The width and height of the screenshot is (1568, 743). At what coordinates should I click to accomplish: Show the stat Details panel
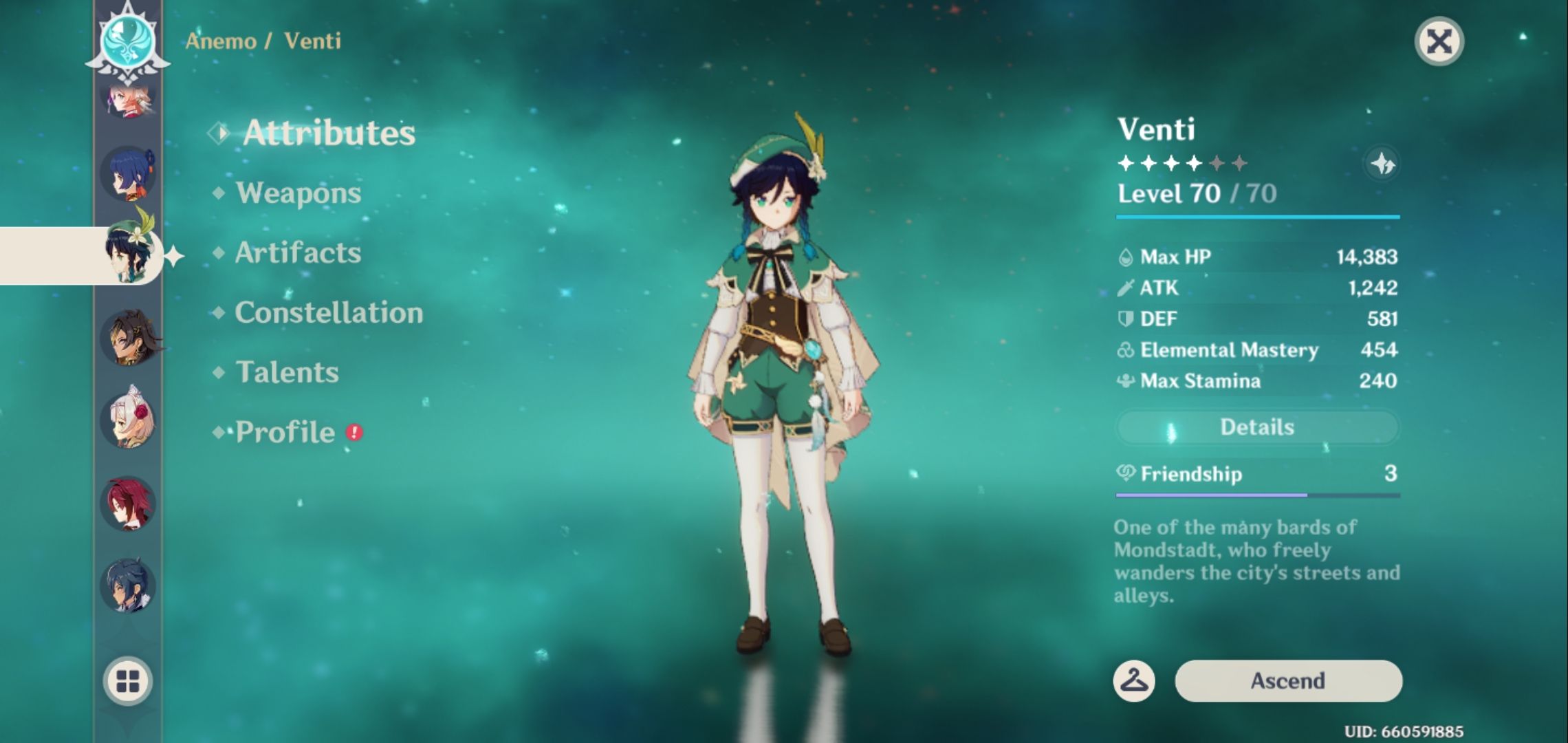pyautogui.click(x=1256, y=427)
